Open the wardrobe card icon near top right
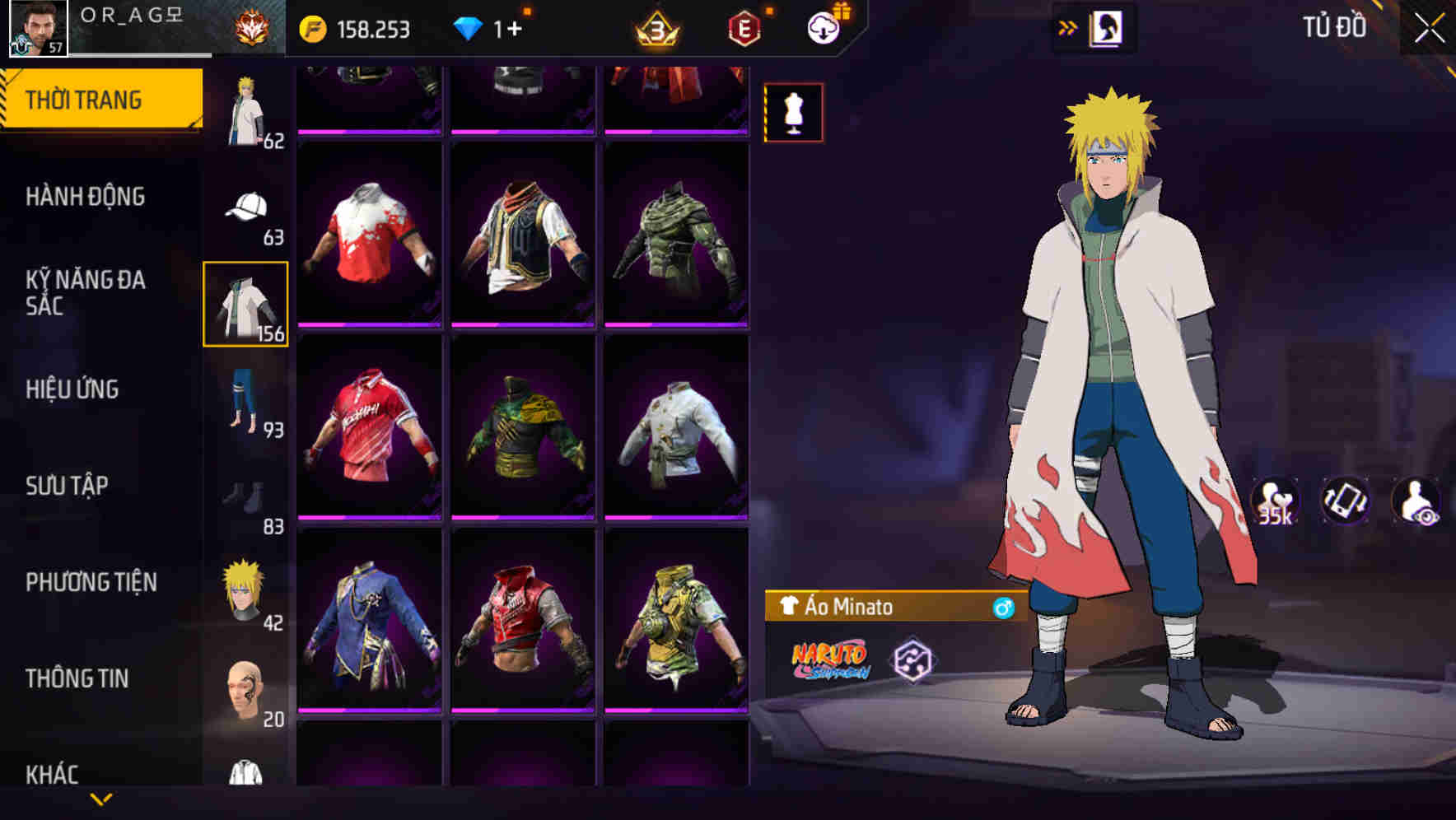The width and height of the screenshot is (1456, 820). (1104, 27)
